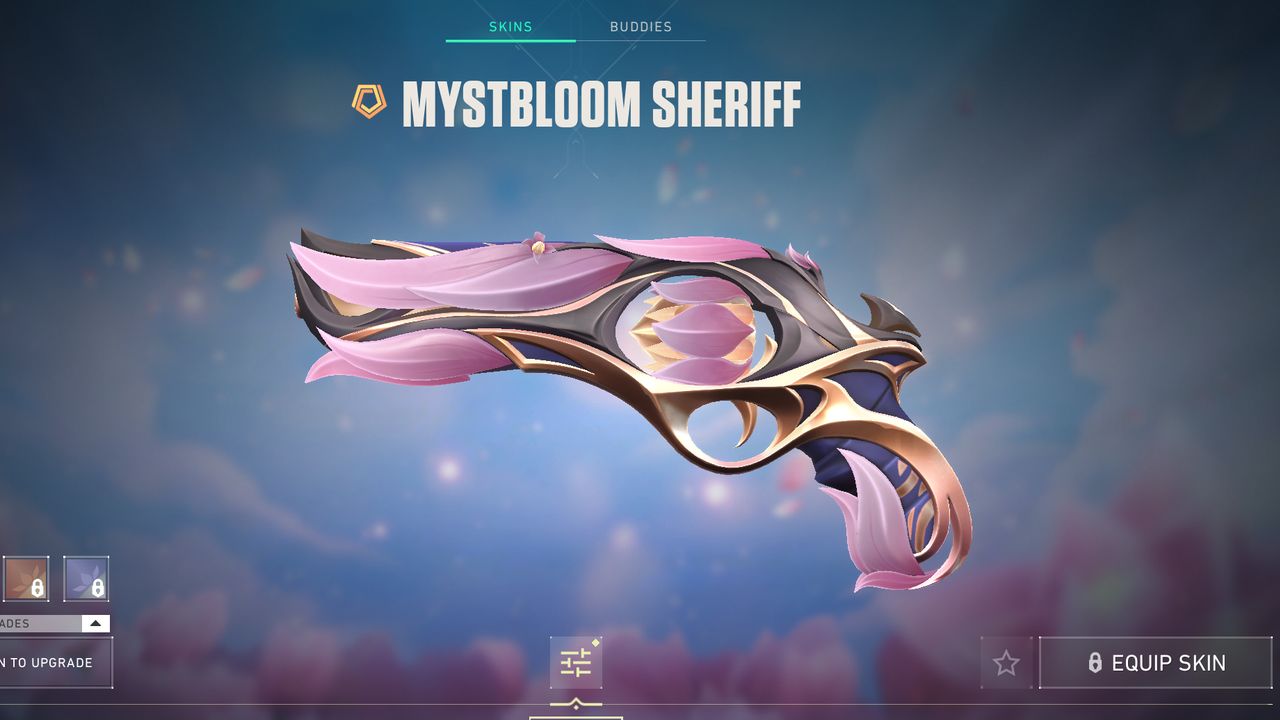The image size is (1280, 720).
Task: Click the orange variant color swatch
Action: tap(24, 580)
